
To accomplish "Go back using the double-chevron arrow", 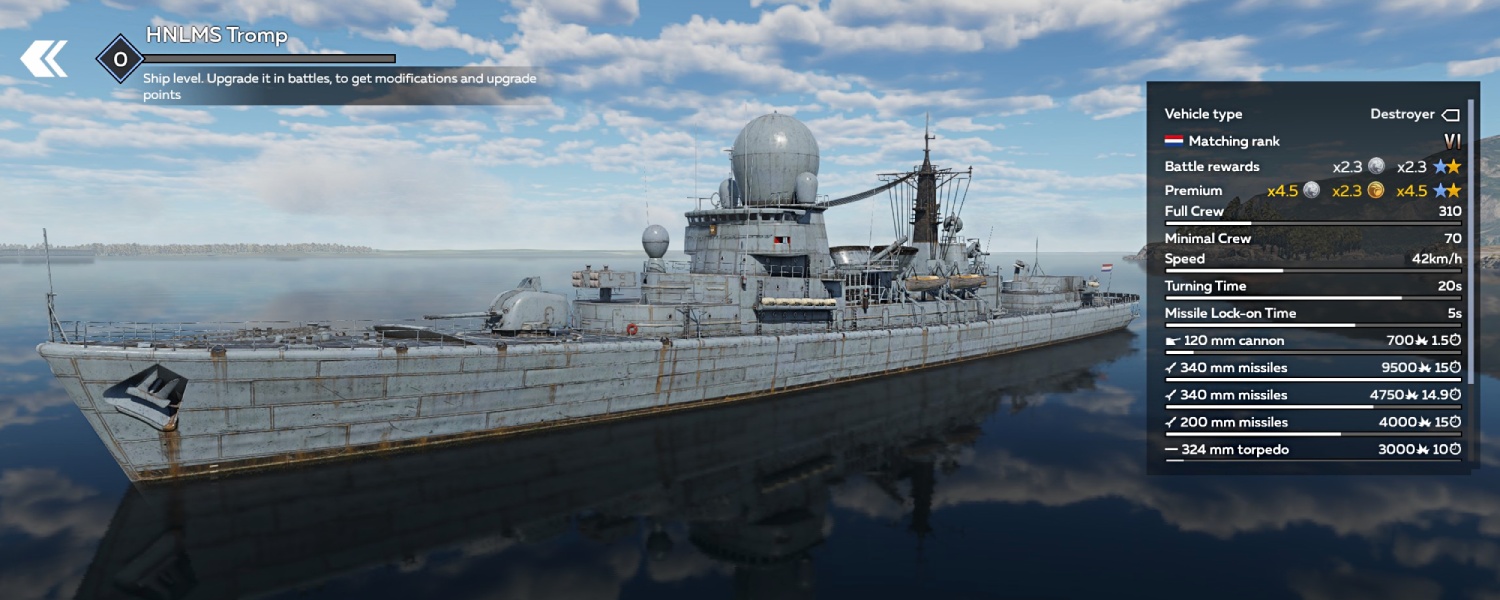I will click(x=44, y=59).
